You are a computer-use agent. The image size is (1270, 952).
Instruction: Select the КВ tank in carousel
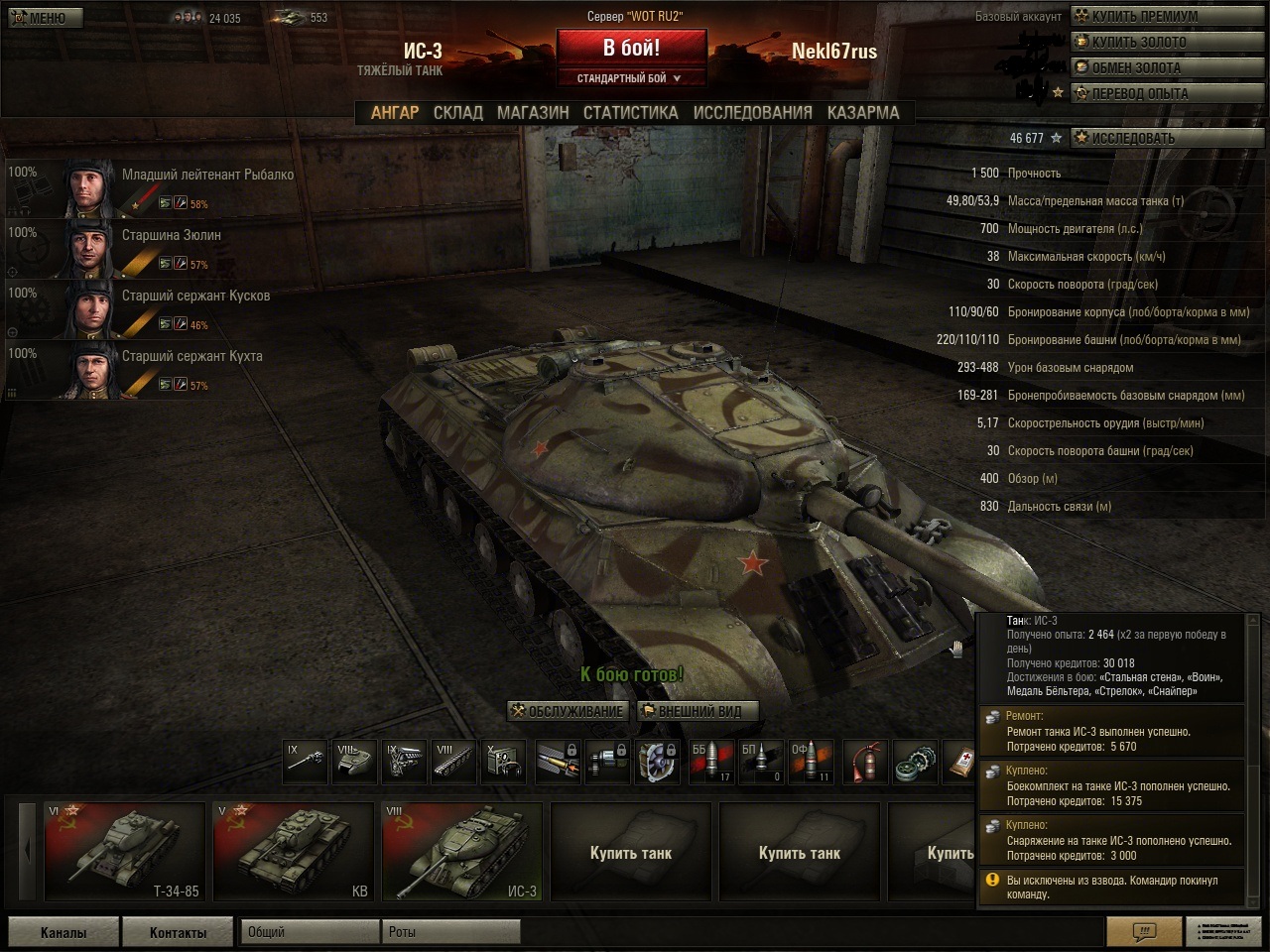click(293, 851)
